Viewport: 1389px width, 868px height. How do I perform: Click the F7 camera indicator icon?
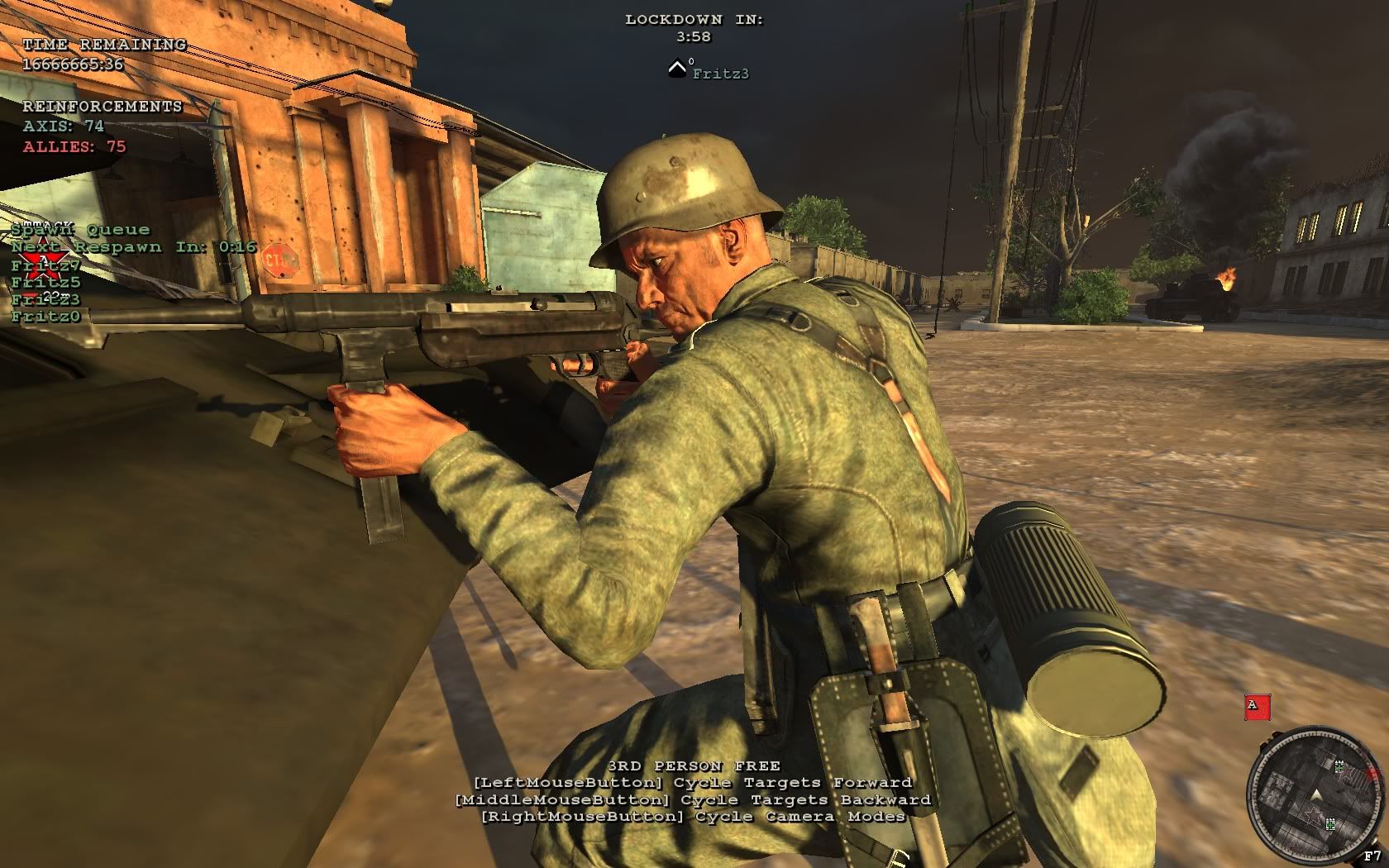tap(1373, 857)
